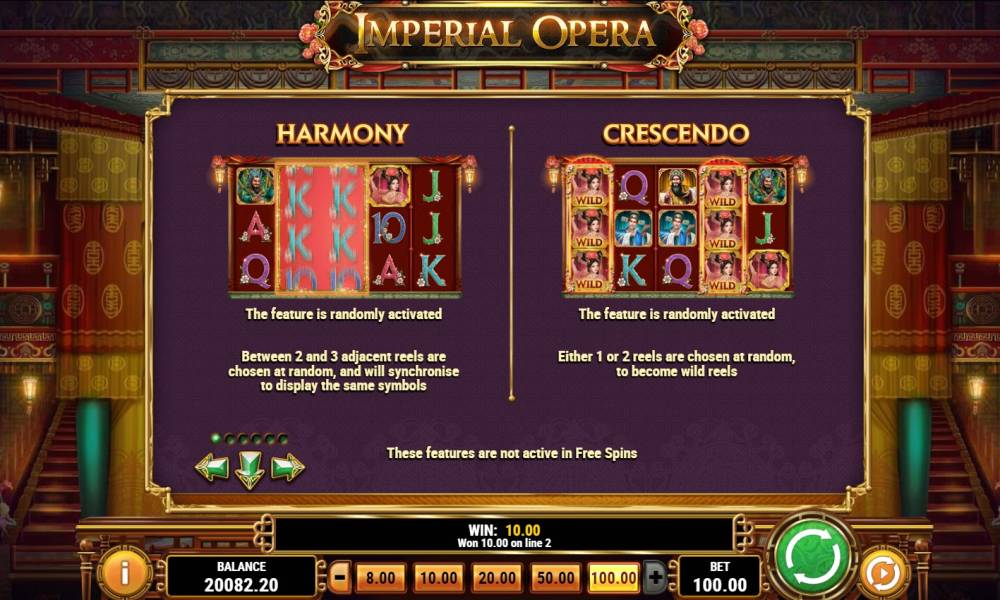
Task: Pick the 50.00 bet amount
Action: (x=555, y=577)
